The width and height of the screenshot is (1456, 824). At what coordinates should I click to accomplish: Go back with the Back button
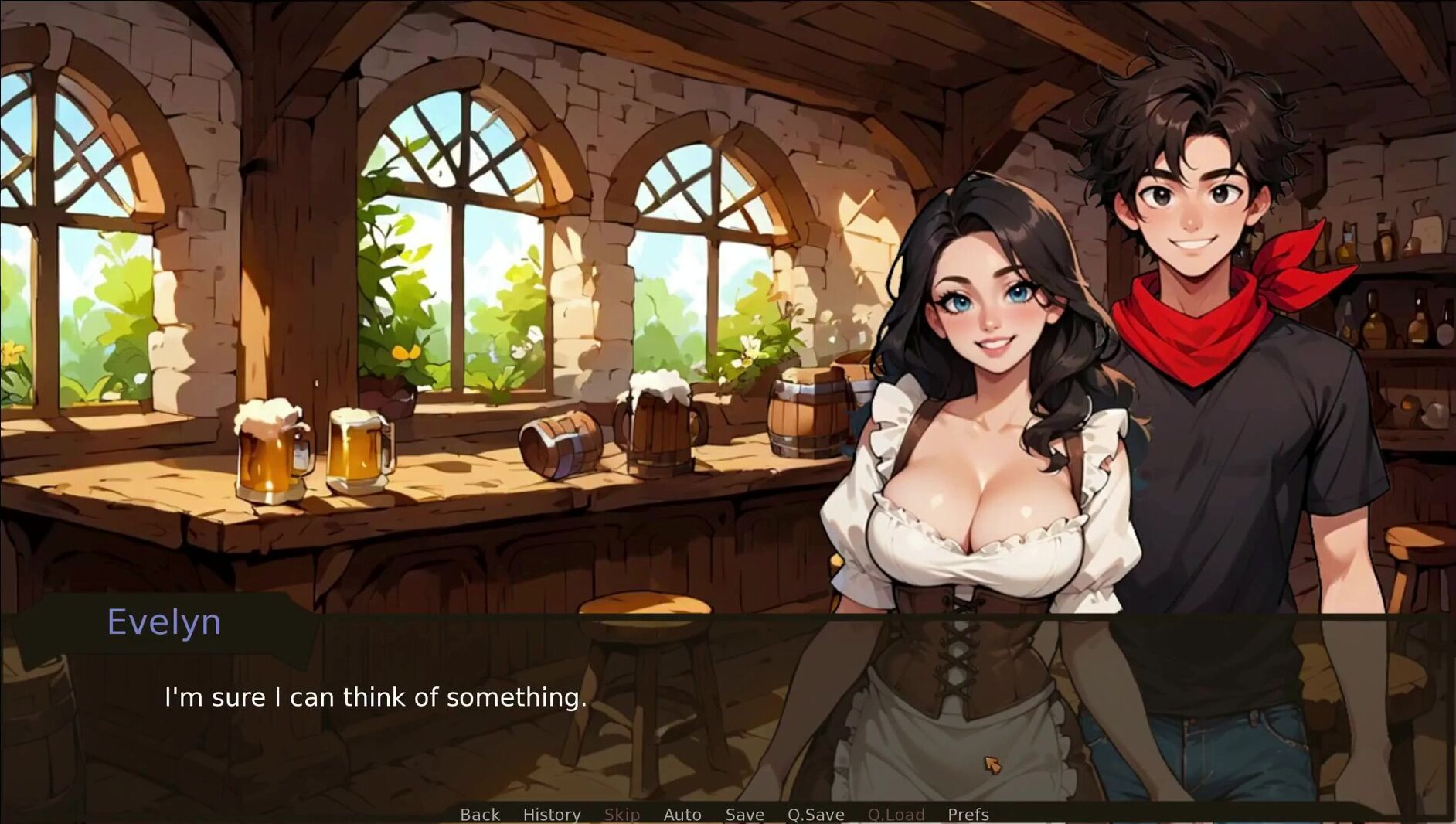point(480,814)
